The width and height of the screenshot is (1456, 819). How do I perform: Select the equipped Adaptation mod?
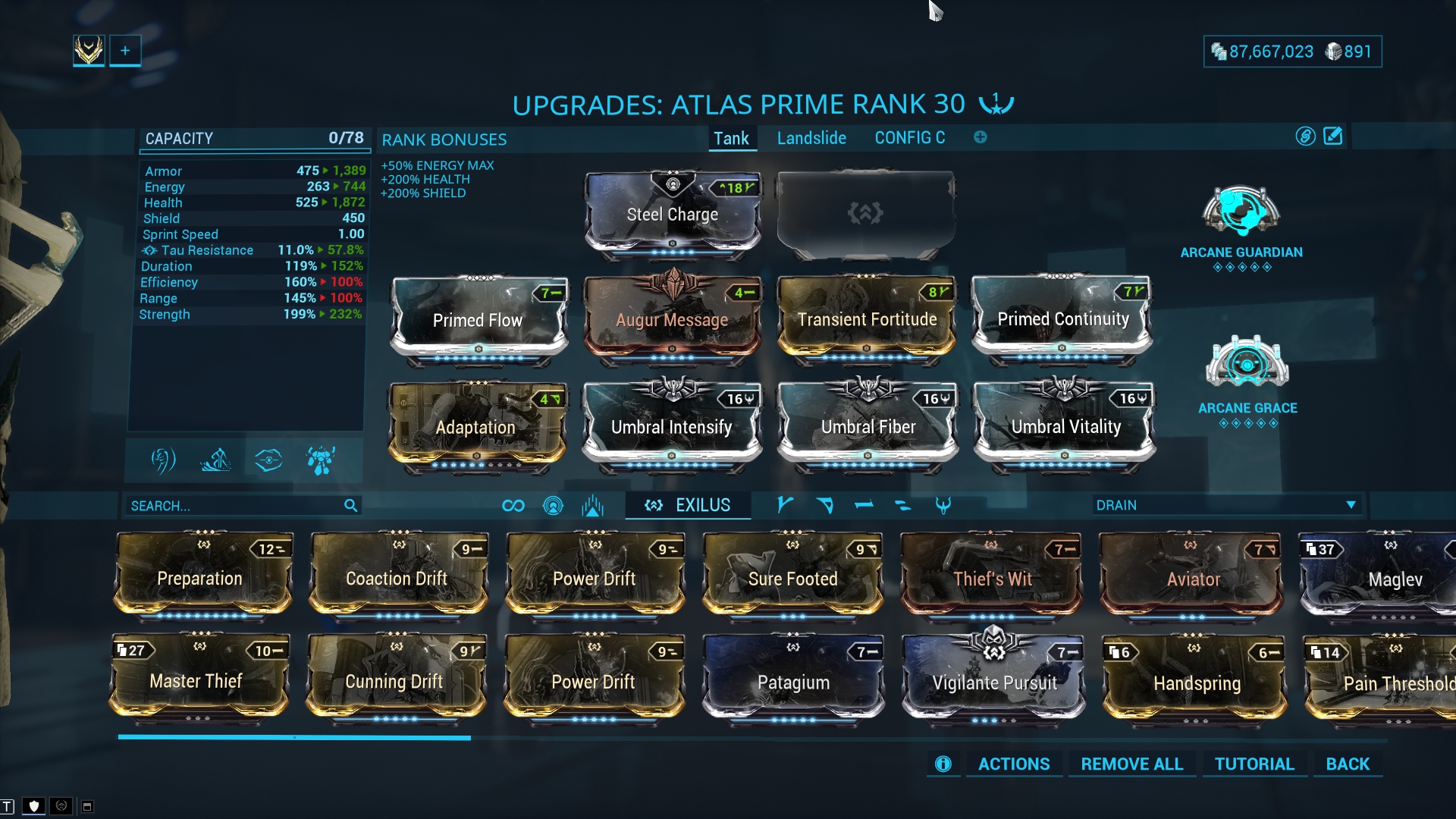(476, 426)
